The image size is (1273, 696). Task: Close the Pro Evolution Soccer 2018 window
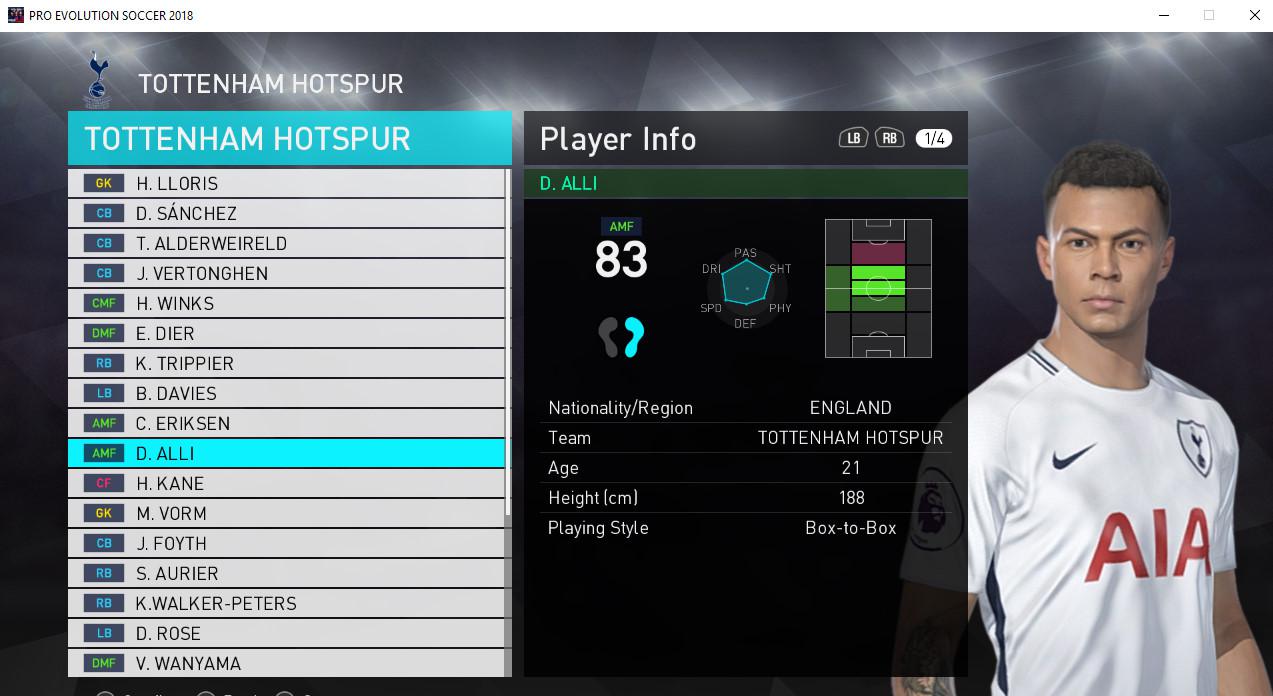click(x=1255, y=15)
